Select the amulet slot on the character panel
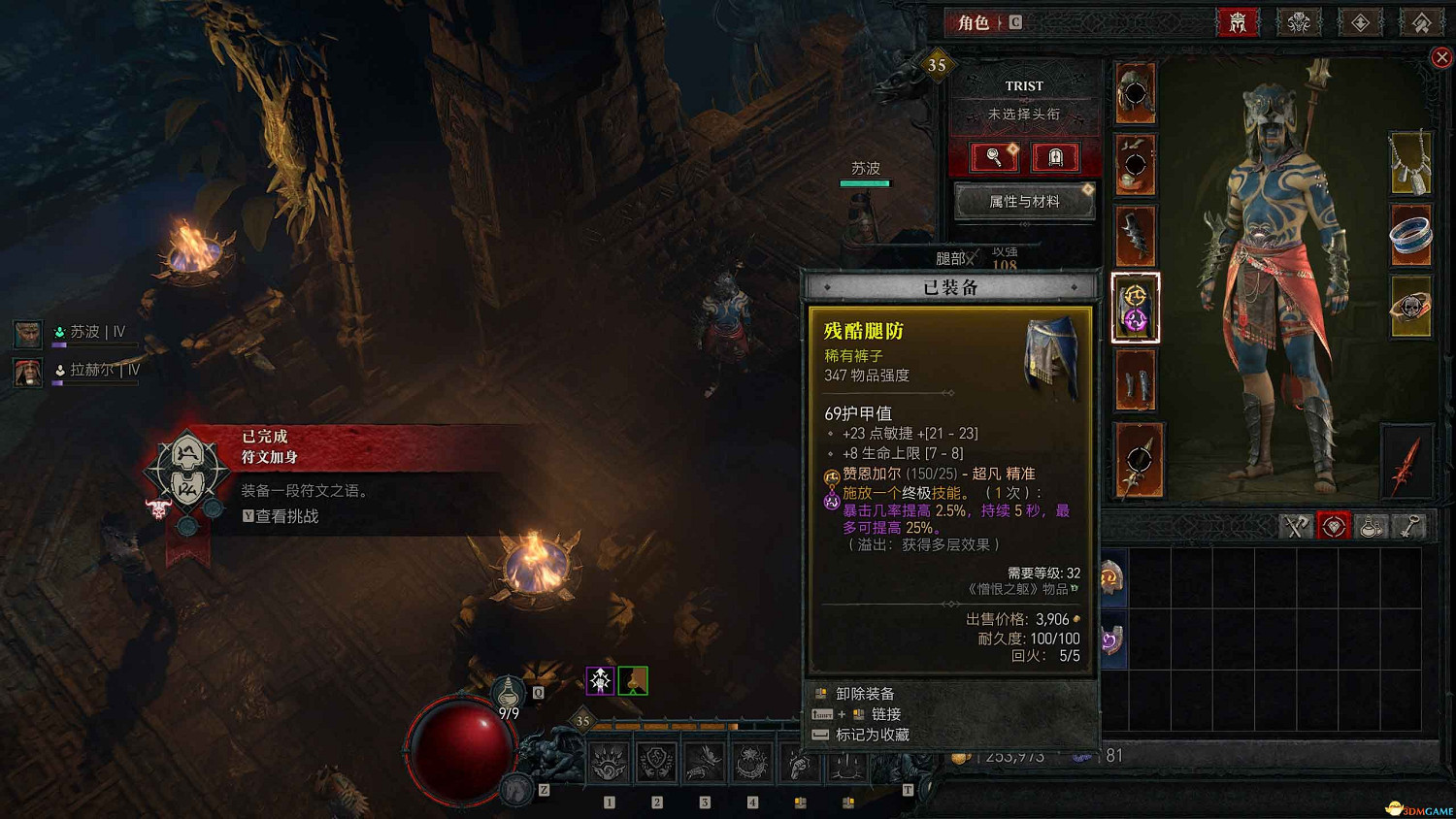This screenshot has width=1456, height=819. (x=1412, y=165)
